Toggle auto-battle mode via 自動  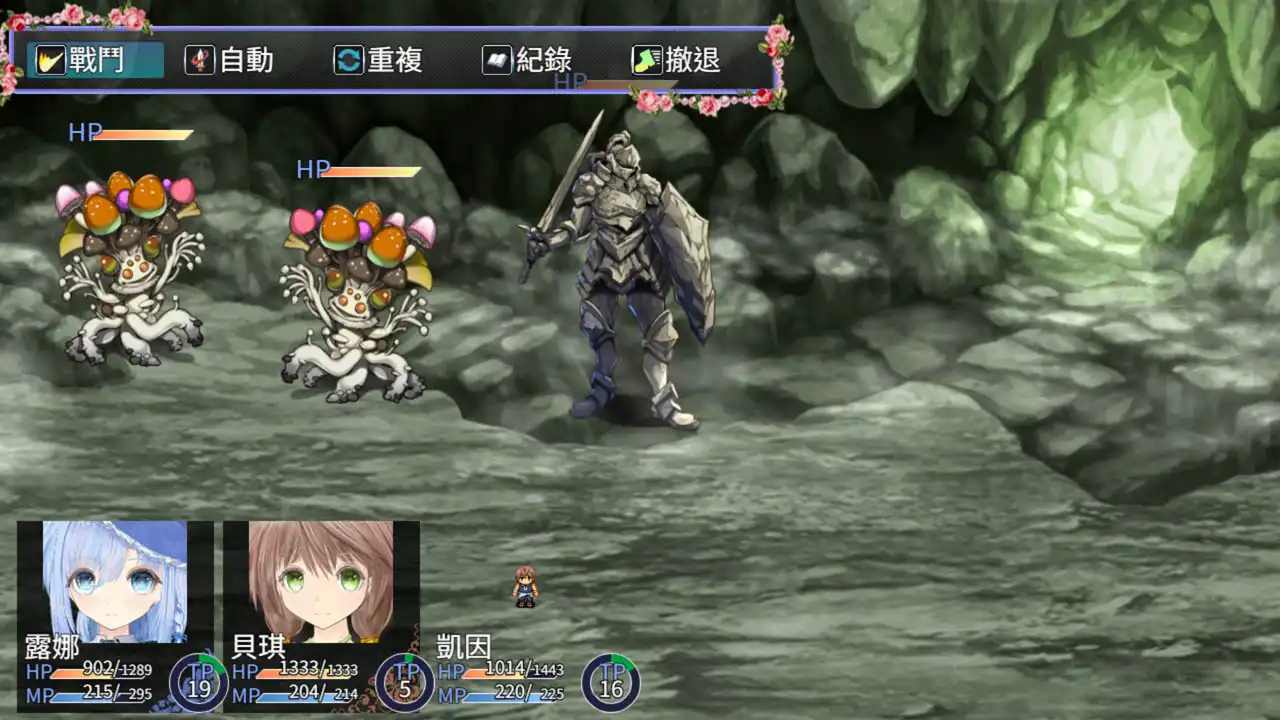click(x=237, y=60)
